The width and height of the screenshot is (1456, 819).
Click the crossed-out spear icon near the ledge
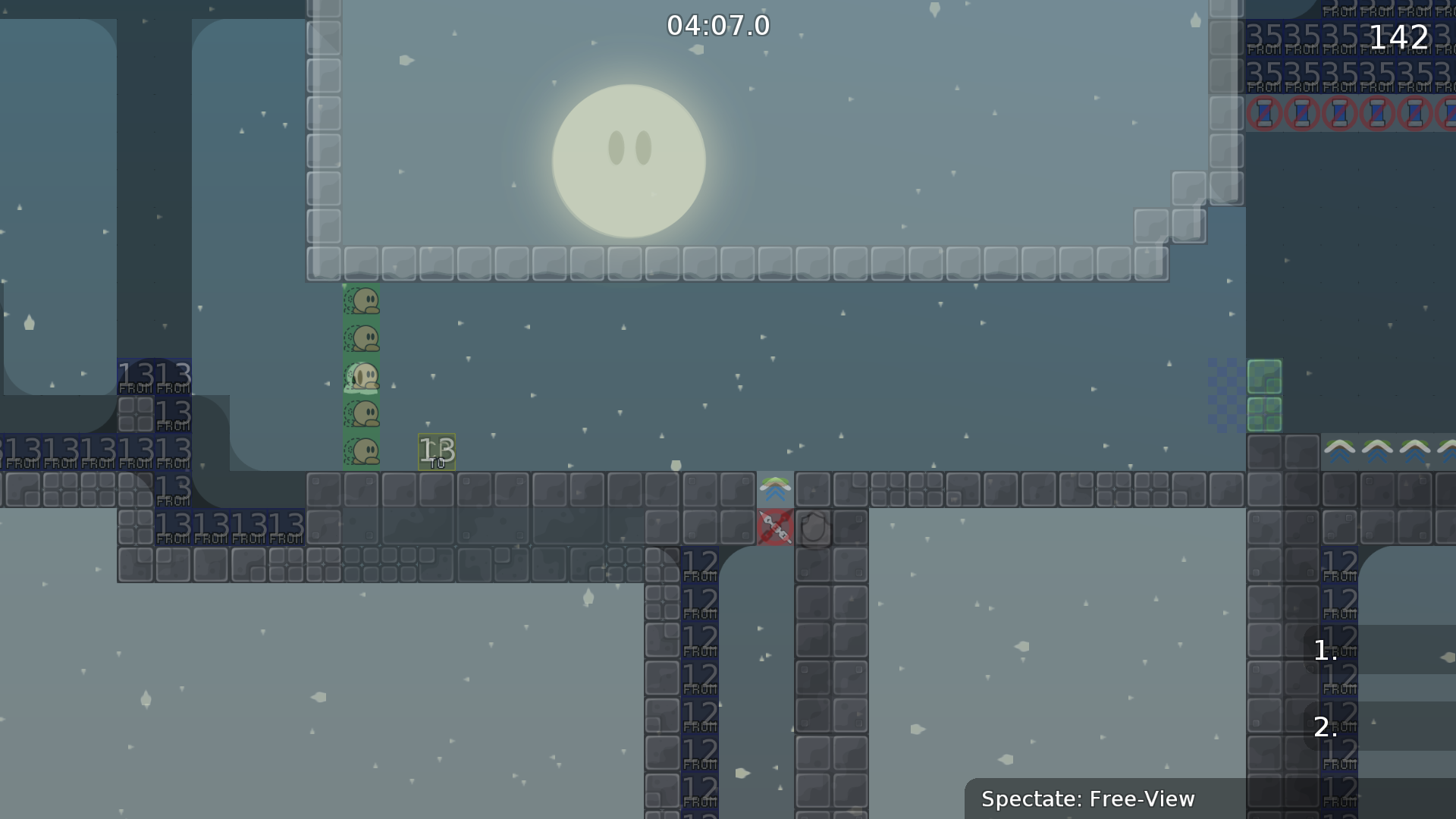776,528
